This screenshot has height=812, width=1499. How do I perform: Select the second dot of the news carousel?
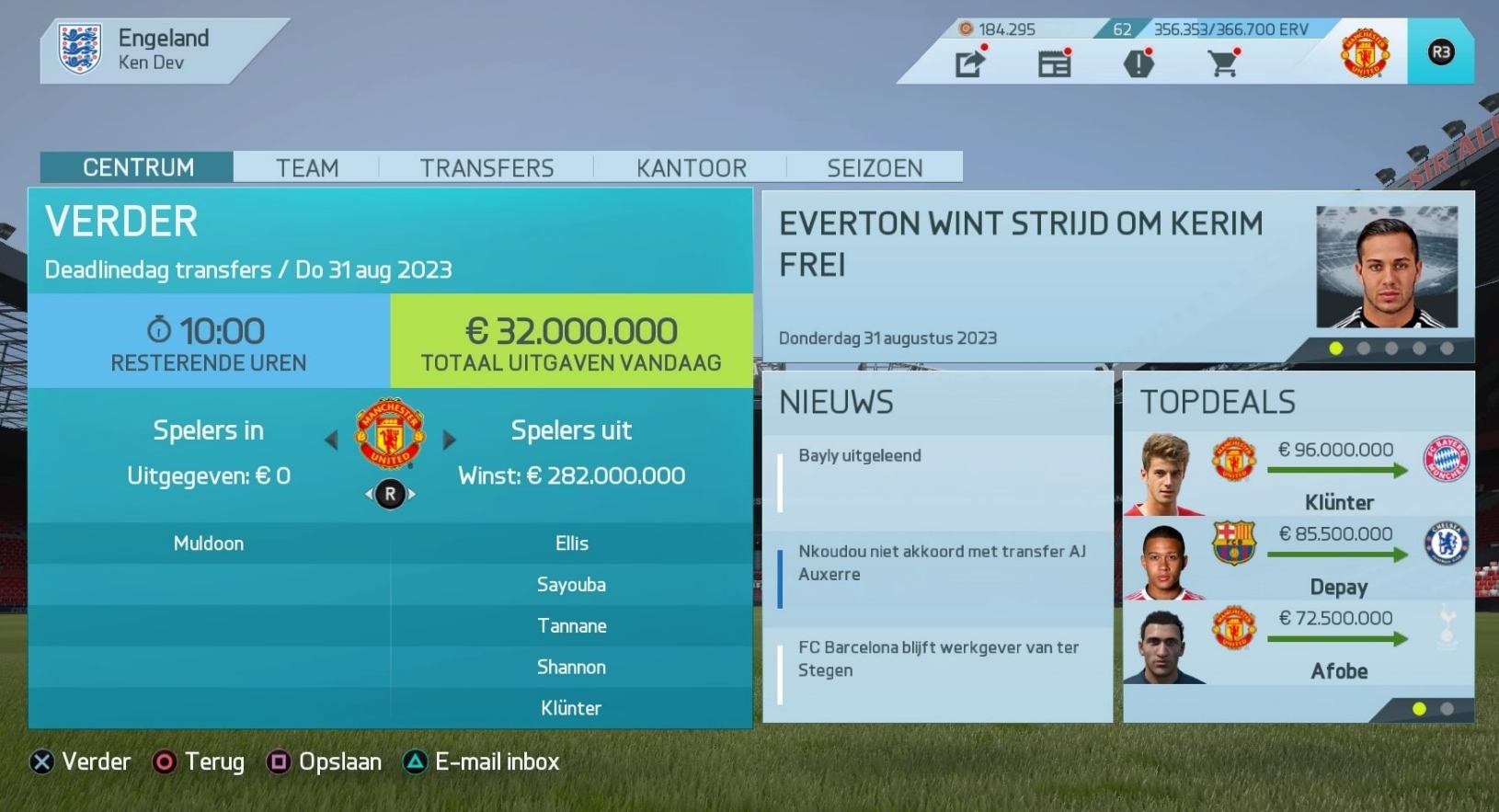tap(1361, 348)
